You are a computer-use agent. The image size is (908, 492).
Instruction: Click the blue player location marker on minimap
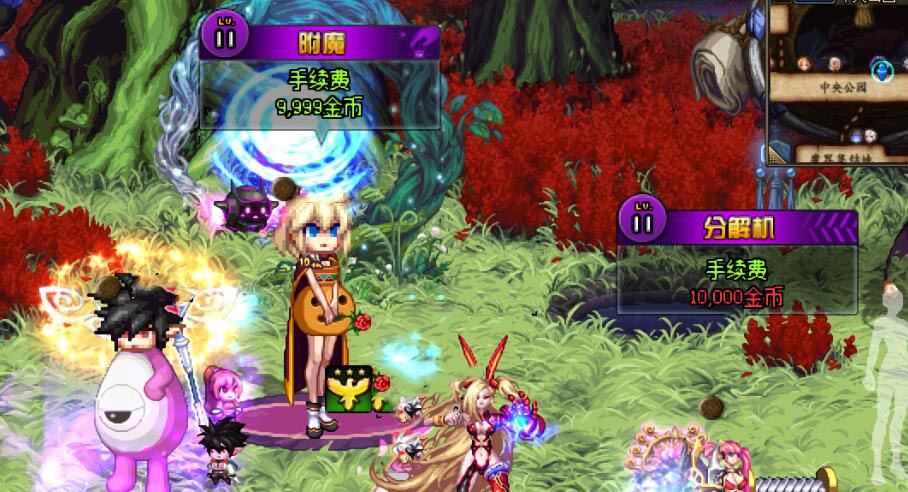coord(881,70)
